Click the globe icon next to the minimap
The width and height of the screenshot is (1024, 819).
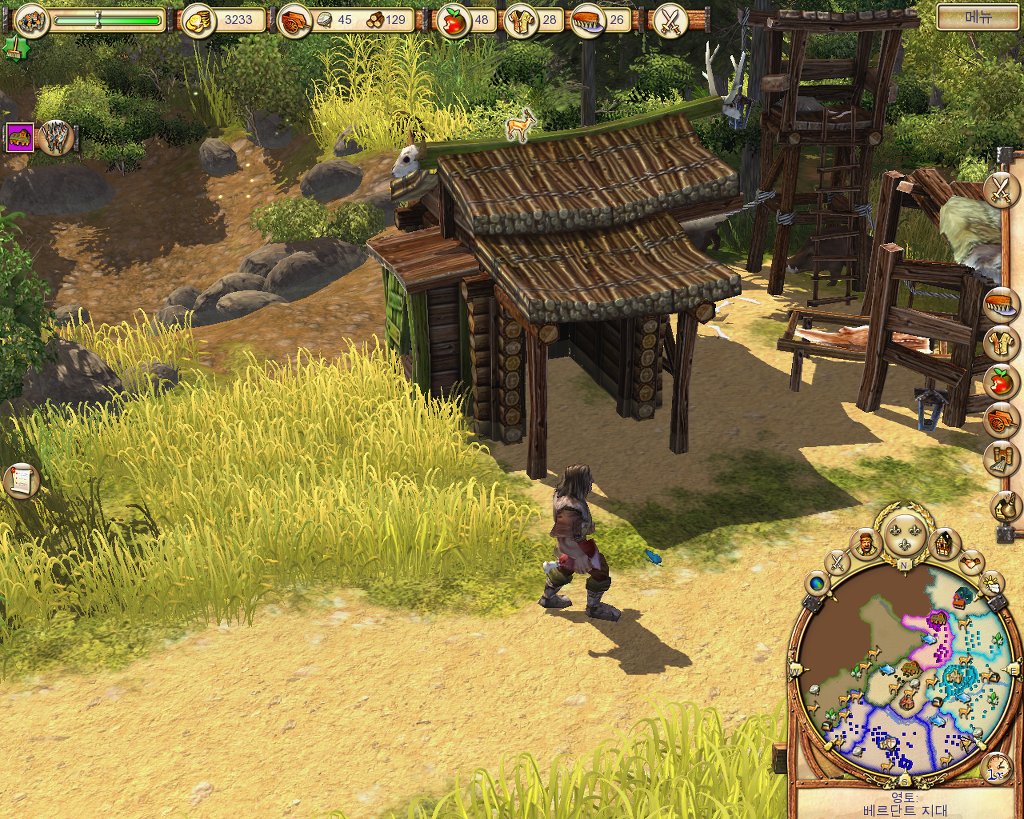(x=817, y=584)
